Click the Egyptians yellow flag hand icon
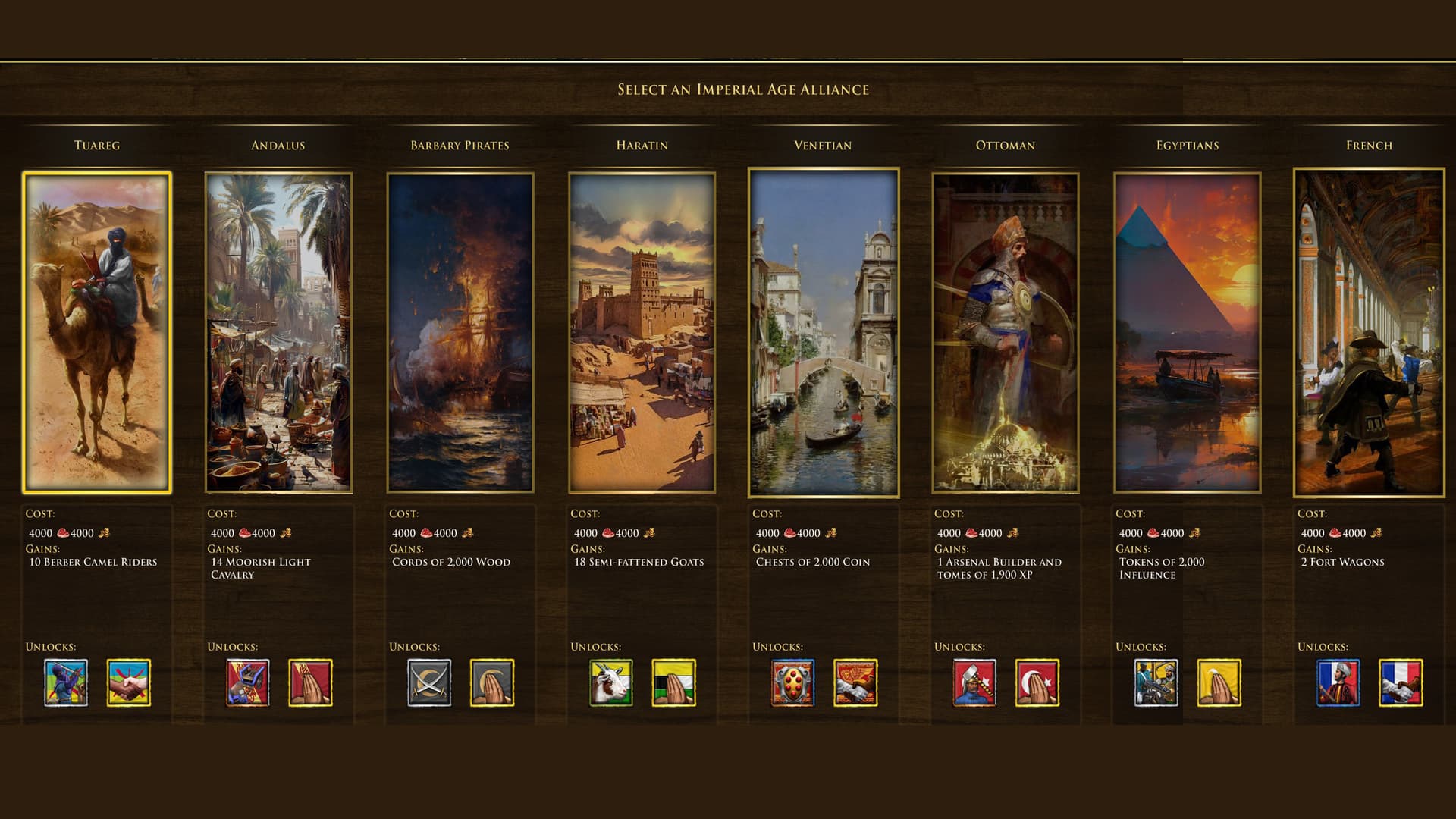This screenshot has height=819, width=1456. click(x=1219, y=682)
